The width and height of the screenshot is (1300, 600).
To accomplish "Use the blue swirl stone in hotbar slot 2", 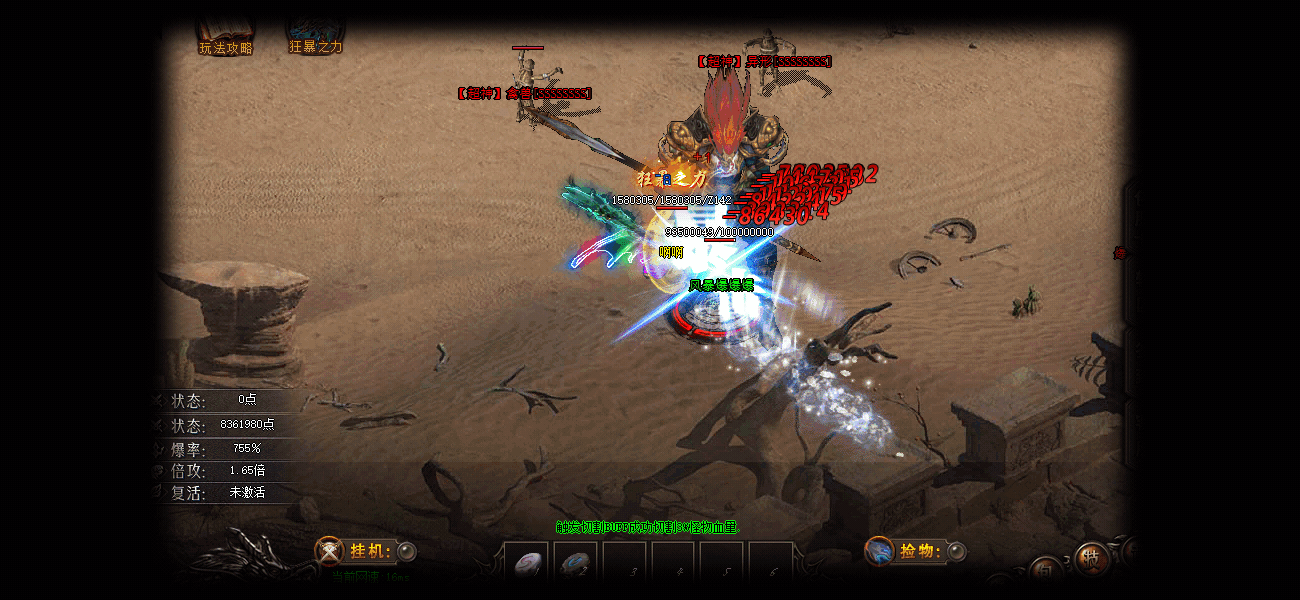I will click(575, 565).
